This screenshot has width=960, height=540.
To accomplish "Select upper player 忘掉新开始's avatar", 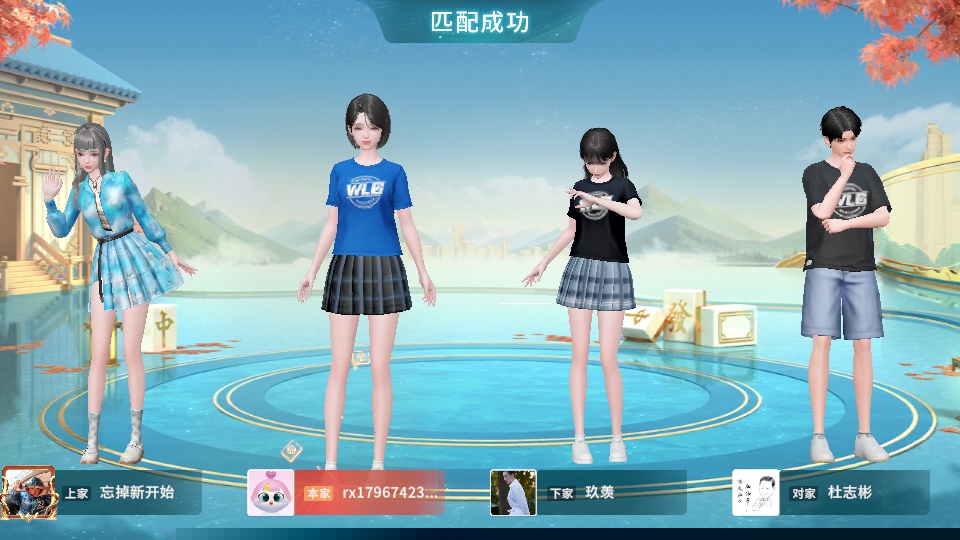I will pyautogui.click(x=23, y=492).
